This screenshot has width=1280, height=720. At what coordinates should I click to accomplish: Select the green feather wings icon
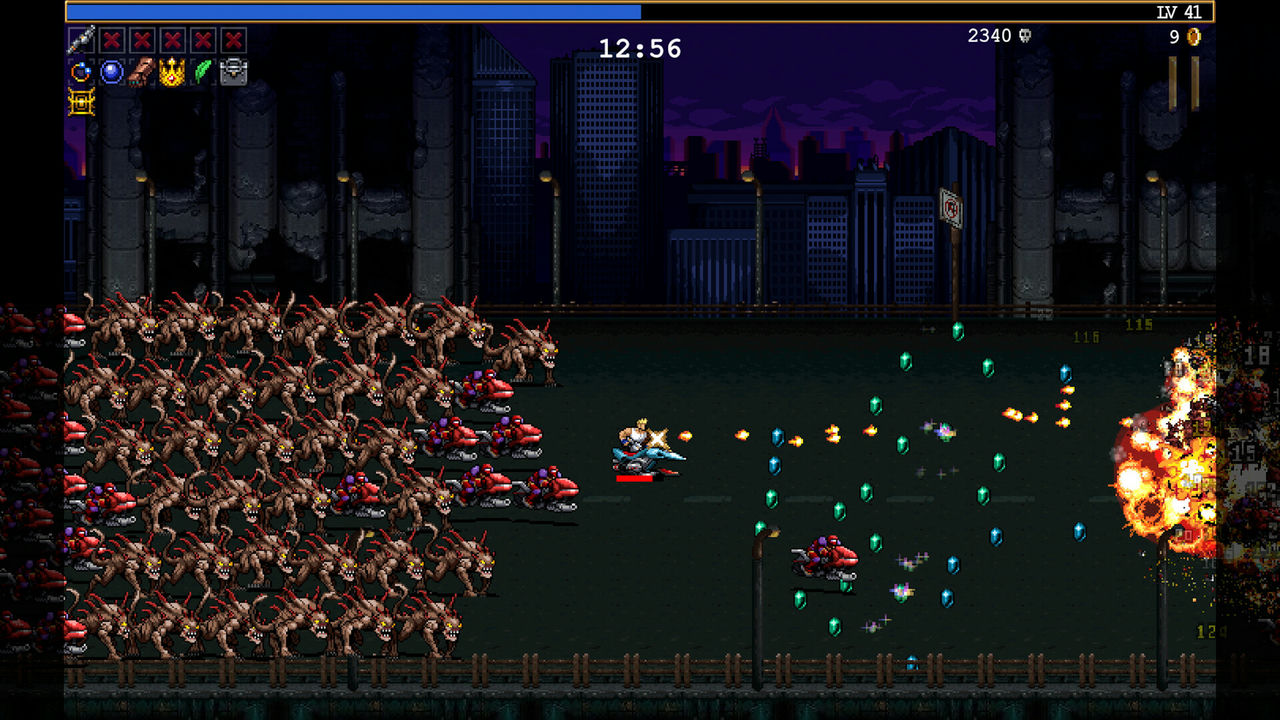pyautogui.click(x=203, y=72)
